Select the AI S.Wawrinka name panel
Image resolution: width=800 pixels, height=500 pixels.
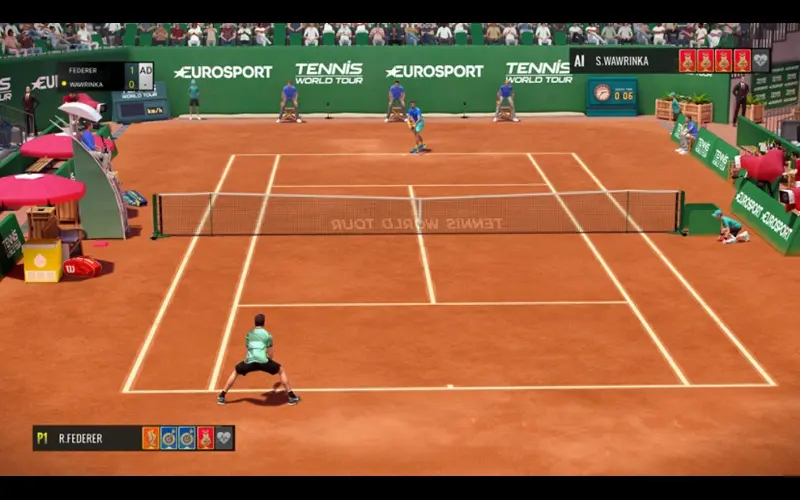(x=621, y=61)
